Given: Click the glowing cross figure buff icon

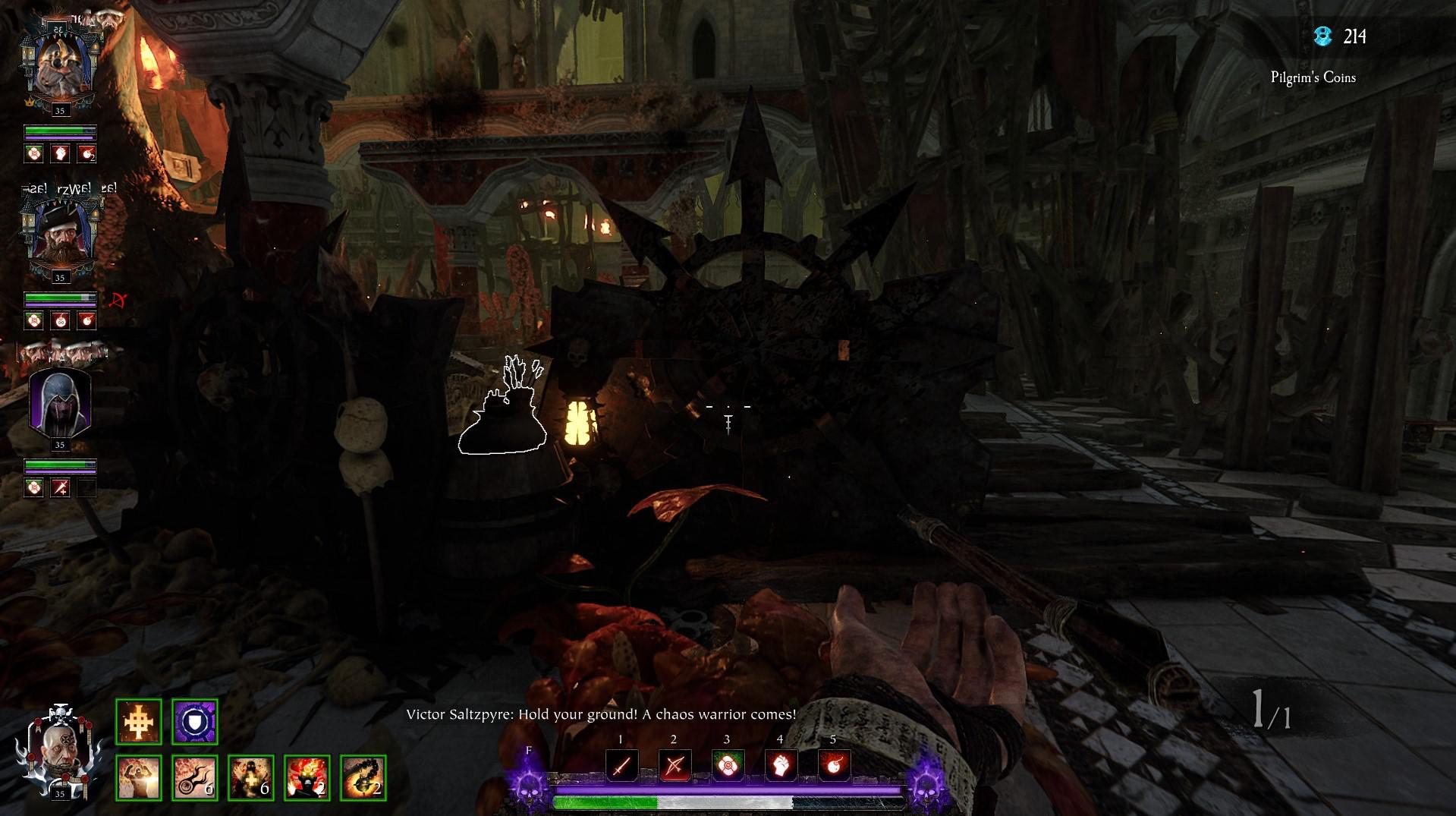Looking at the screenshot, I should [x=250, y=778].
